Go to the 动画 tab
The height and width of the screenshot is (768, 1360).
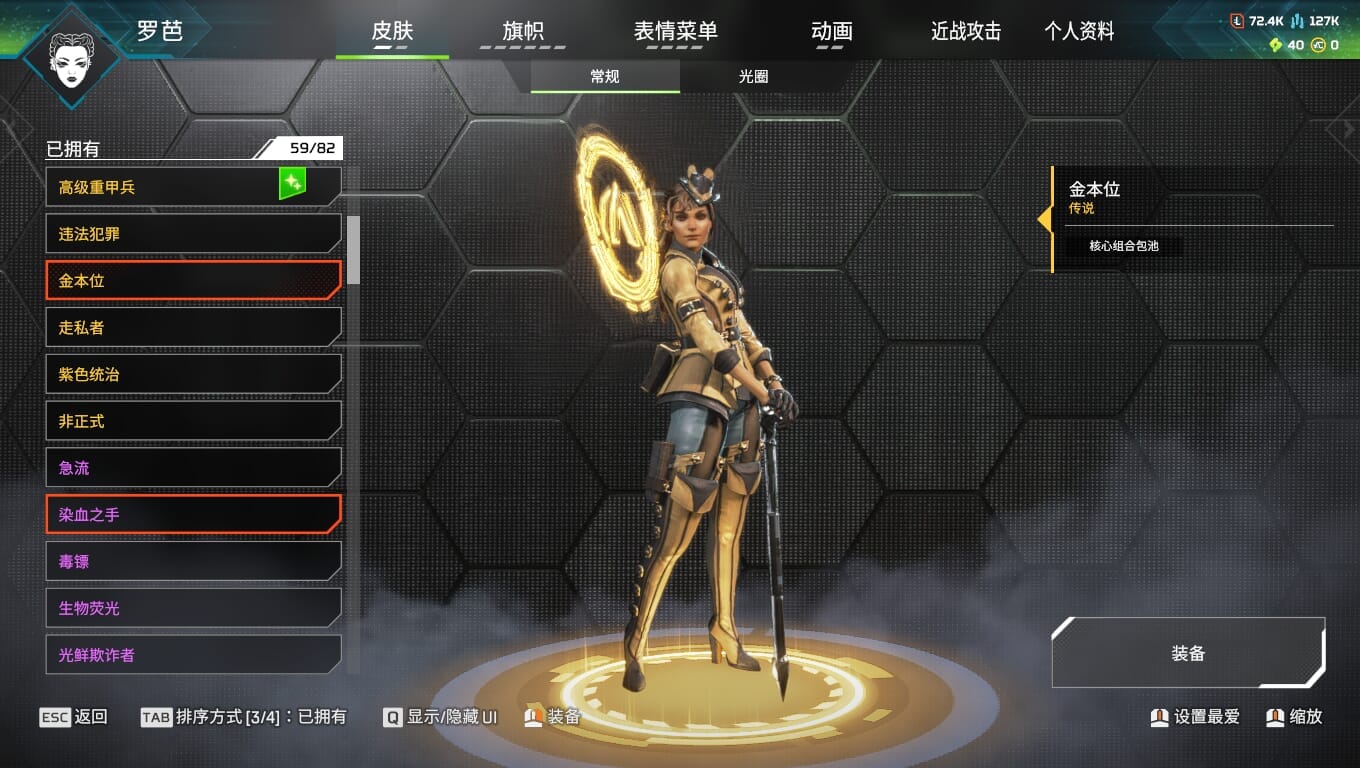coord(831,32)
